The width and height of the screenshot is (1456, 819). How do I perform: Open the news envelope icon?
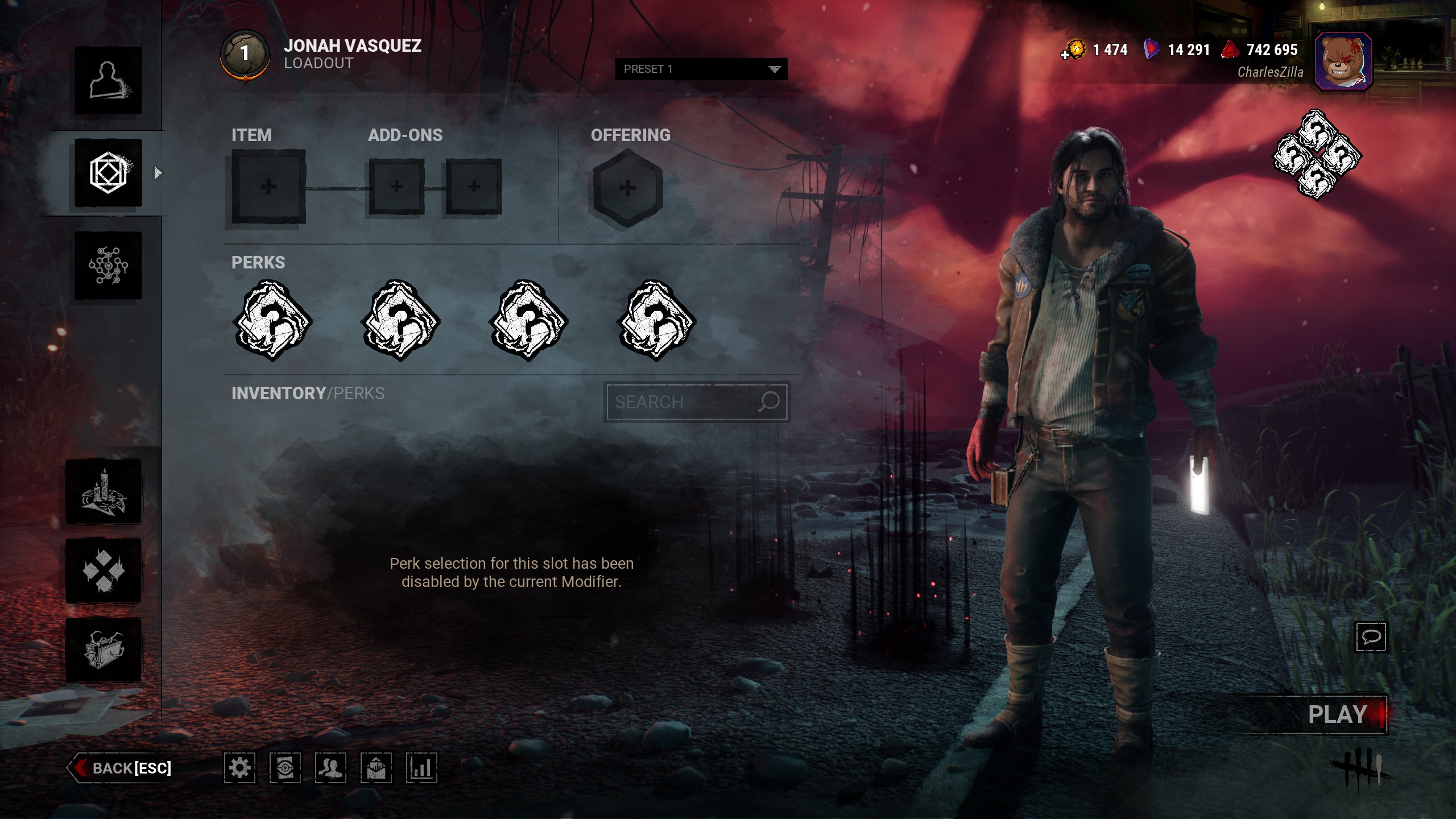376,768
